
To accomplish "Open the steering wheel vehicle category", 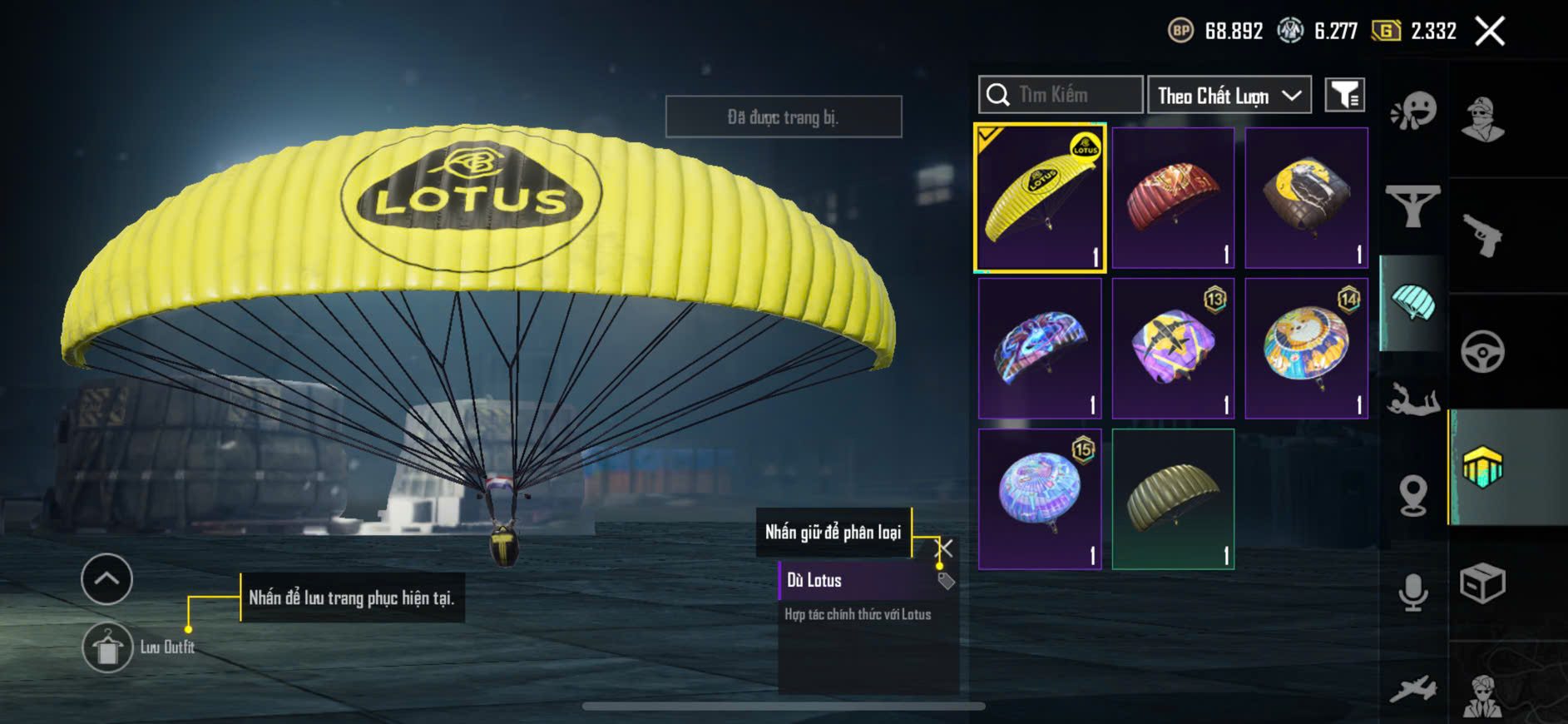I will coord(1482,352).
